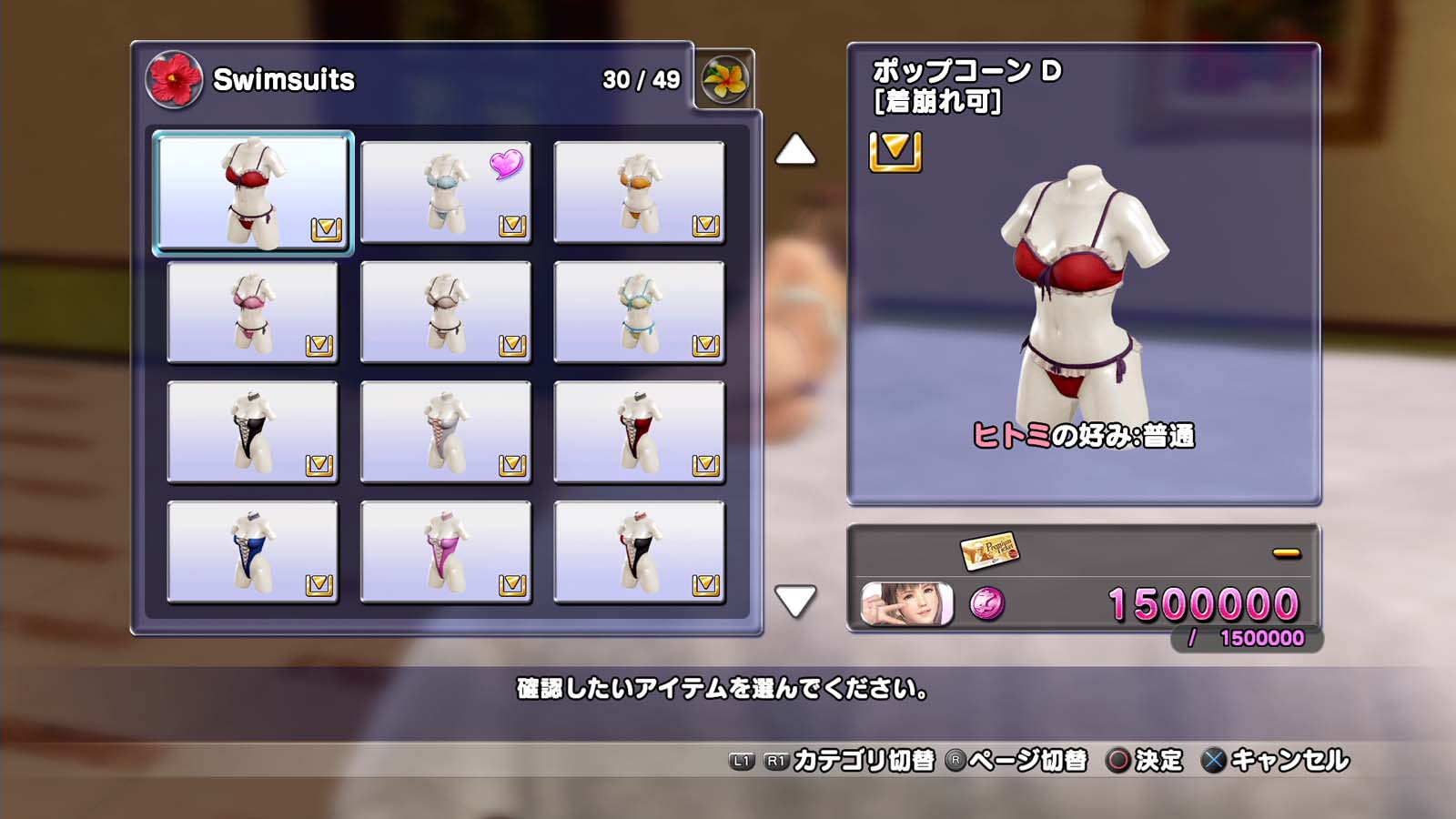Choose the brown bikini thumbnail
The image size is (1456, 819).
pyautogui.click(x=446, y=312)
